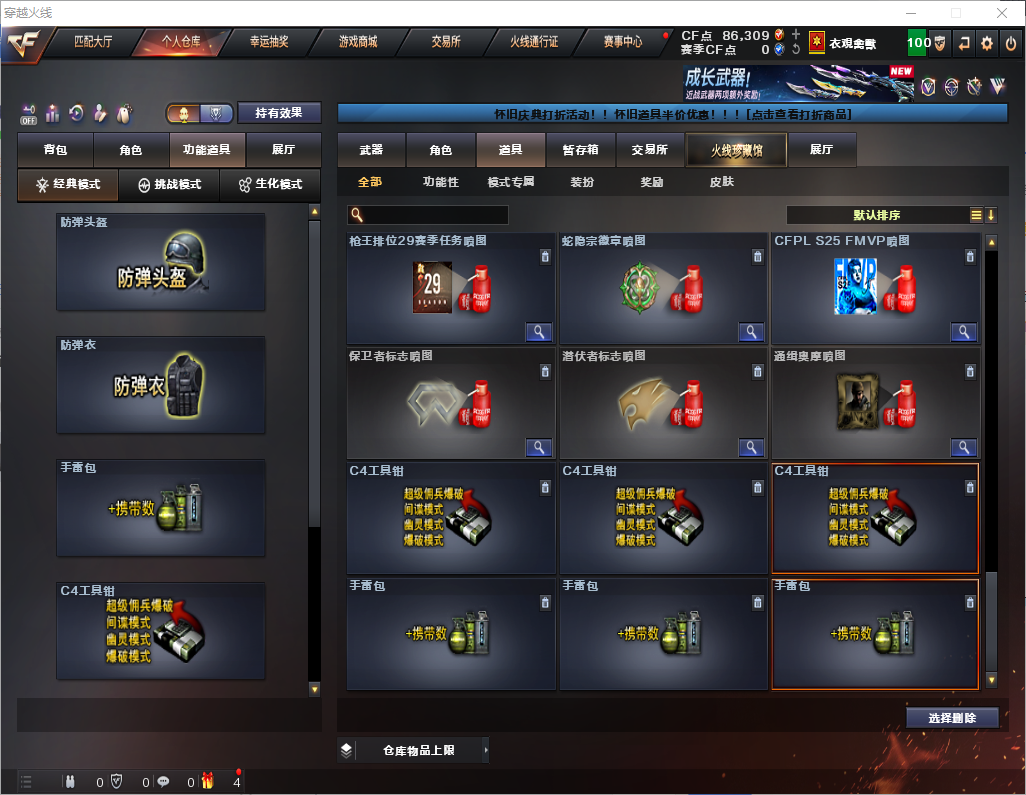Choose the 挑战模式 tab

click(170, 185)
